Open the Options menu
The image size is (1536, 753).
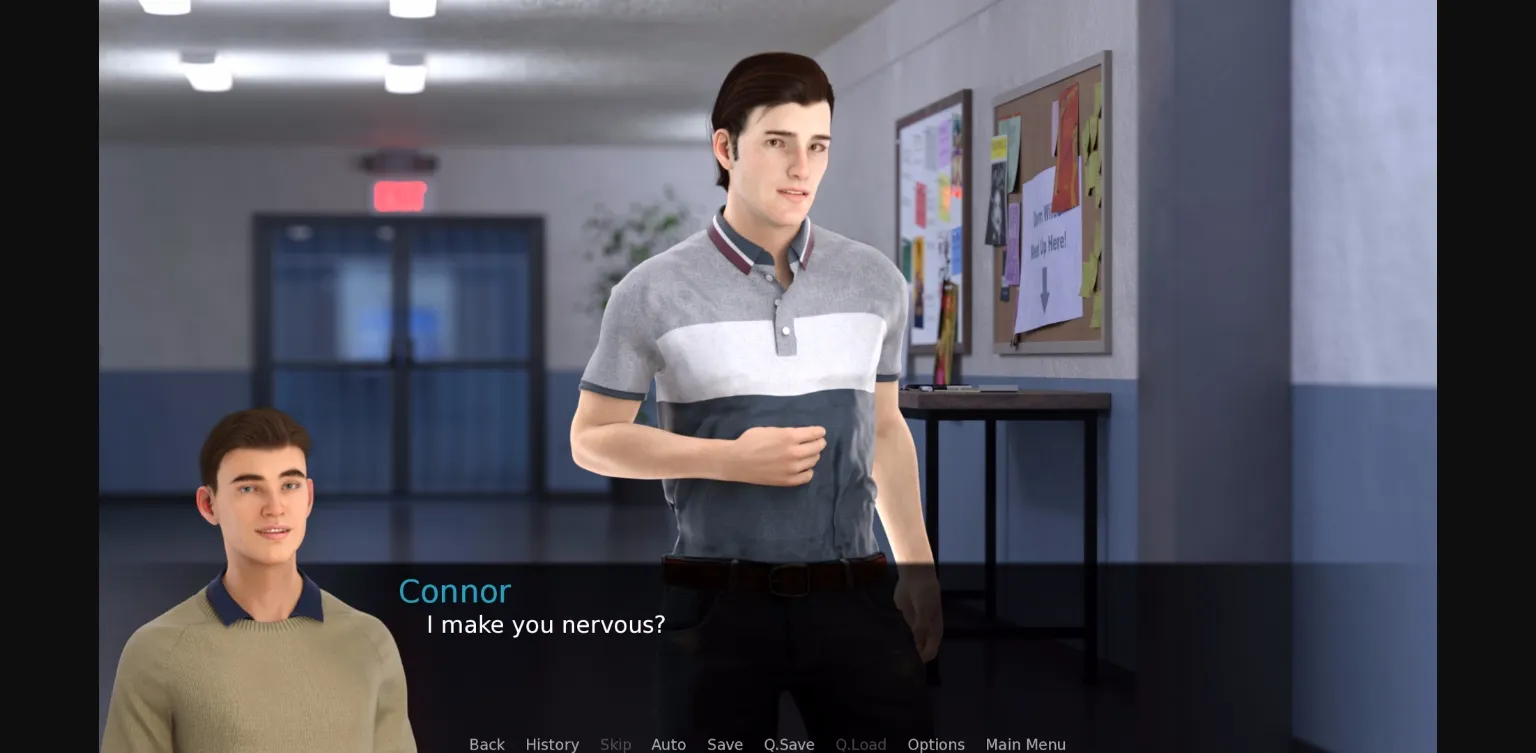tap(935, 744)
